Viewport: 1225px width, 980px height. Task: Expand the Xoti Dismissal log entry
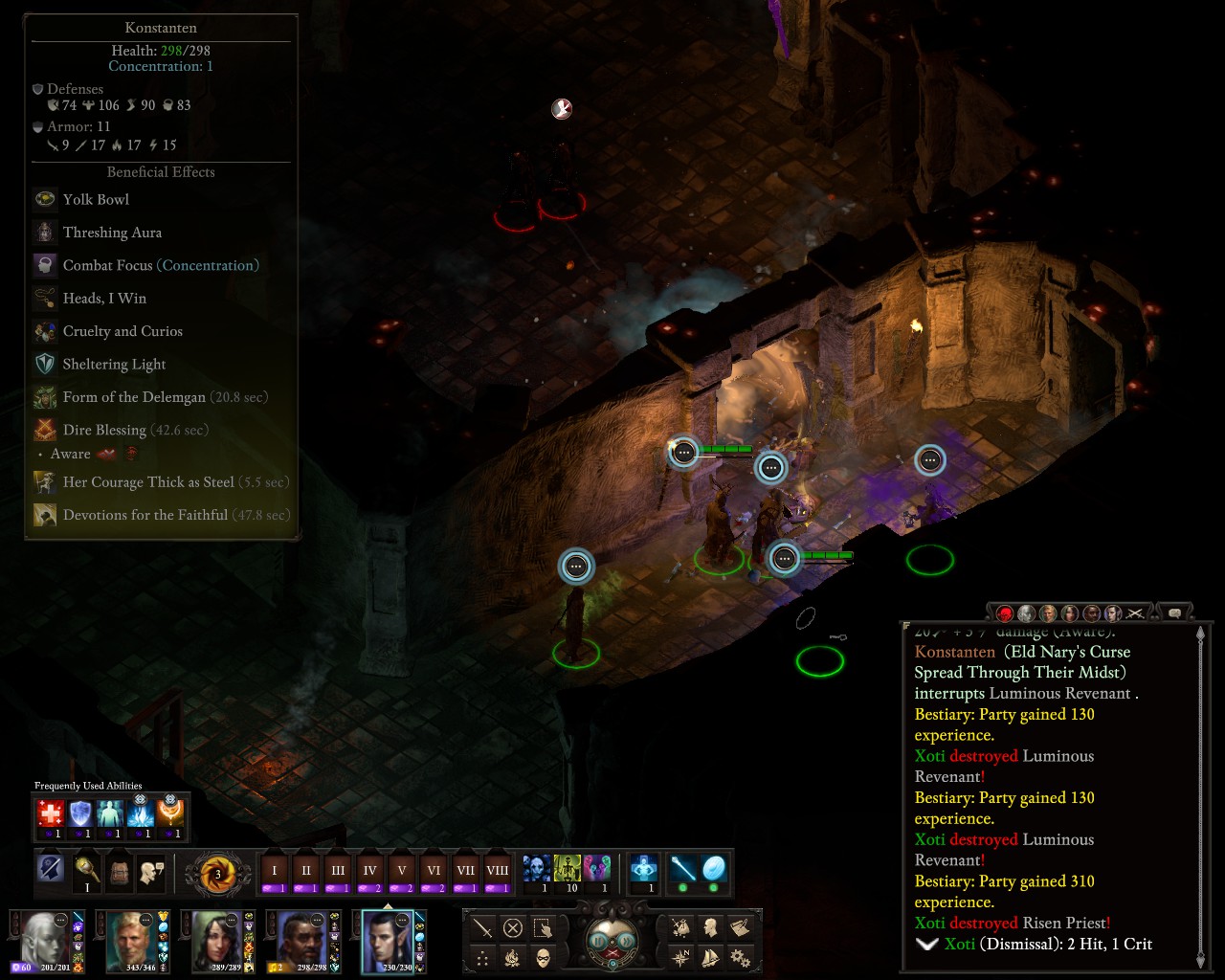point(926,945)
